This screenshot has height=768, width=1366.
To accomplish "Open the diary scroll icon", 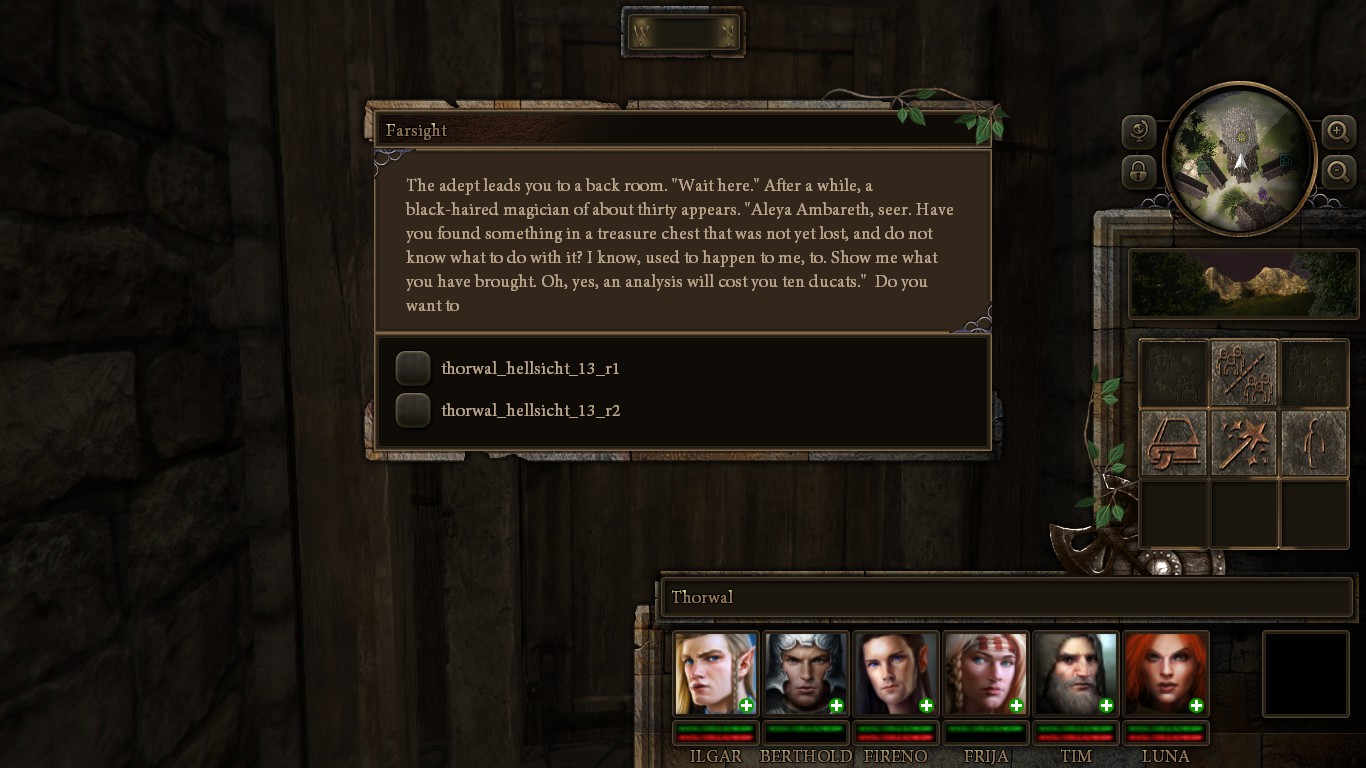I will (1174, 442).
